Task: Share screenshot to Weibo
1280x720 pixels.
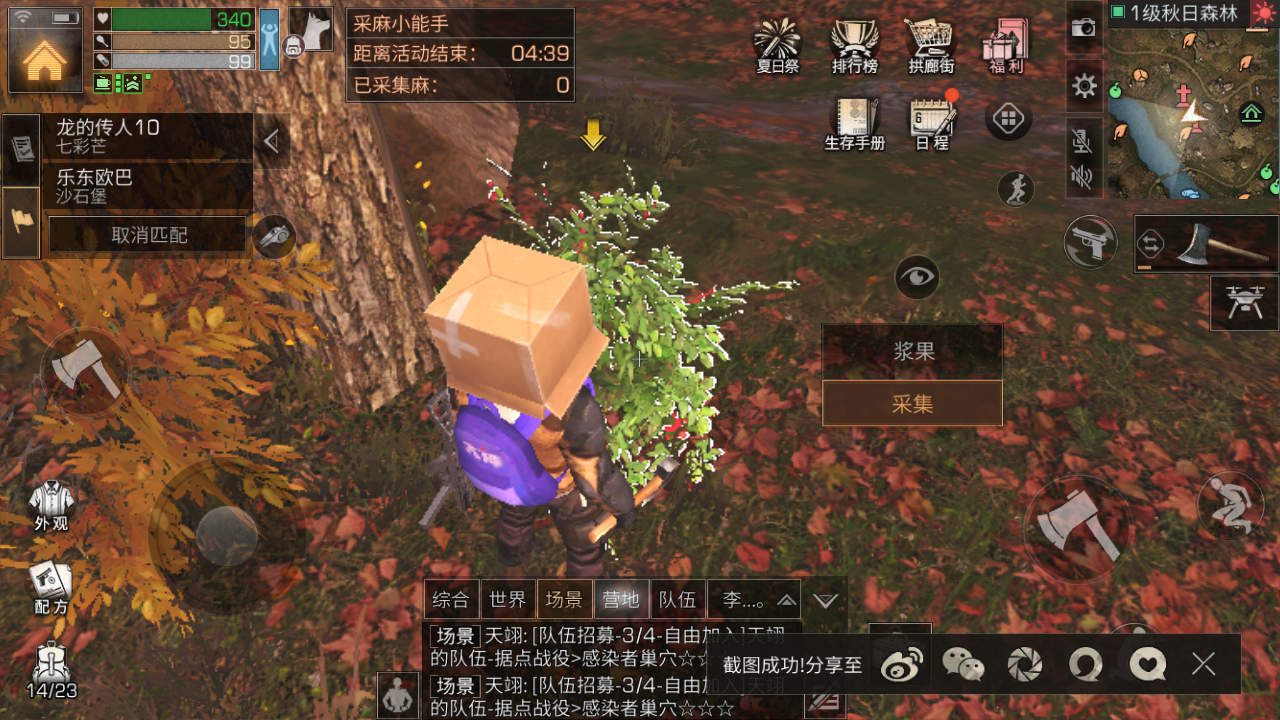Action: [903, 664]
